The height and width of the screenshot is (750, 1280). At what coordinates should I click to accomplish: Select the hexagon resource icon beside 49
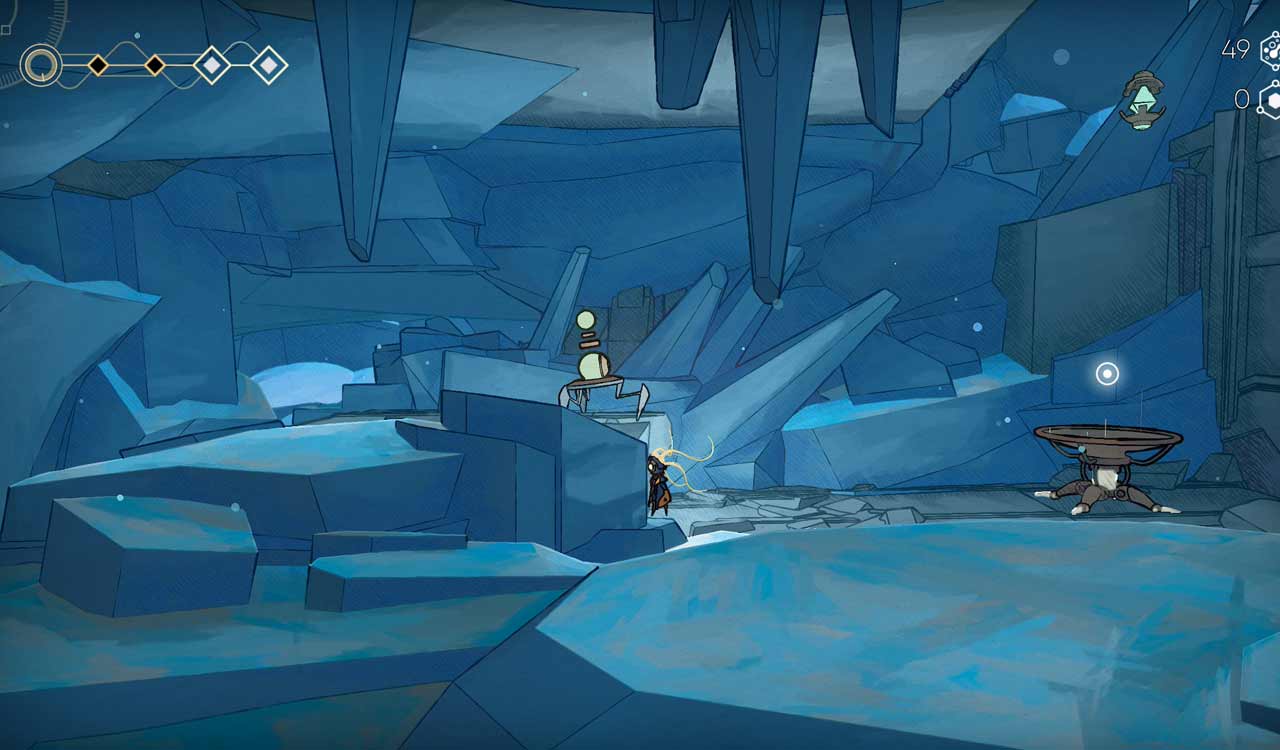pyautogui.click(x=1270, y=50)
